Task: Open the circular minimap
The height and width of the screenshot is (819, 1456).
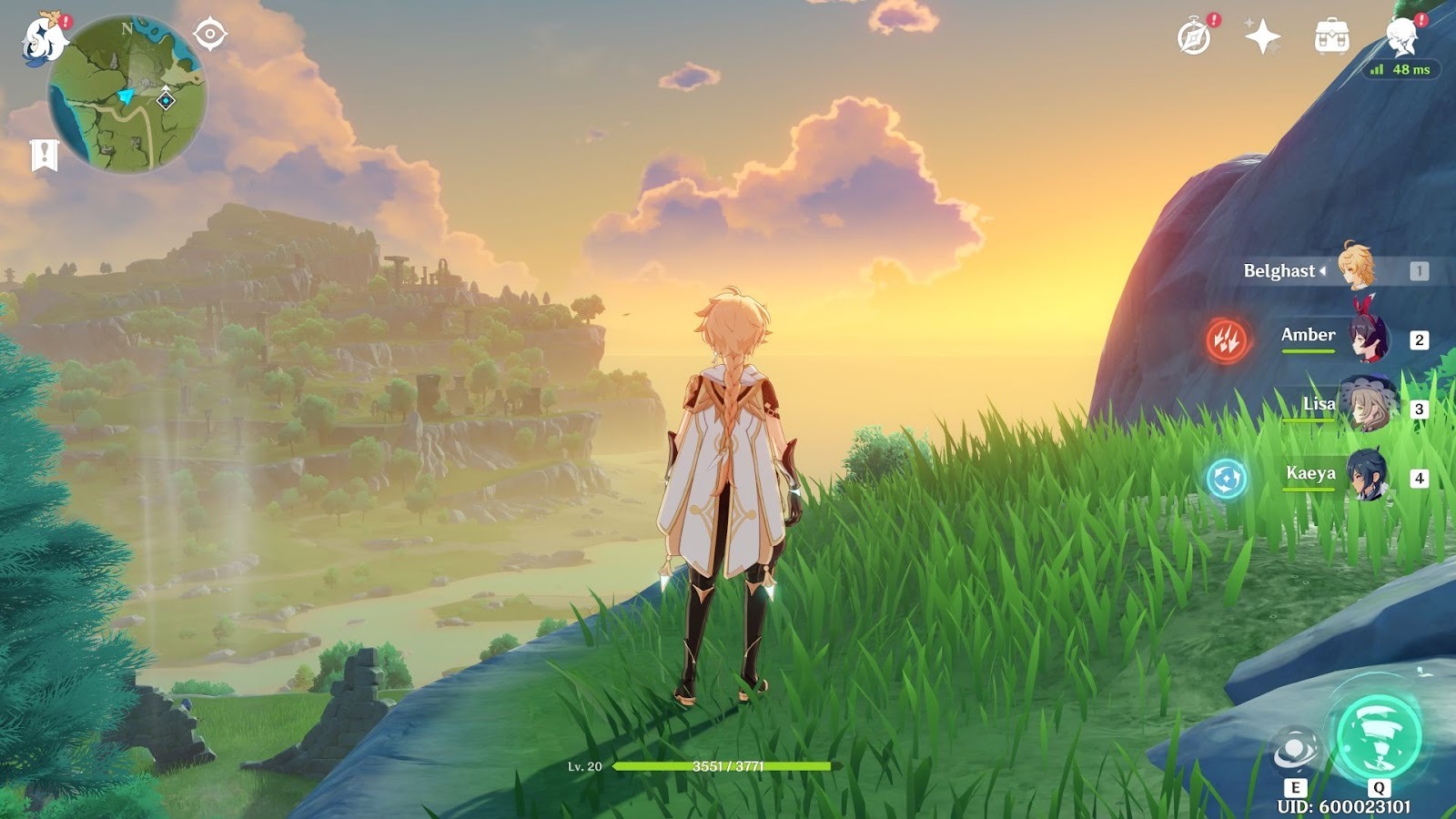Action: tap(126, 95)
